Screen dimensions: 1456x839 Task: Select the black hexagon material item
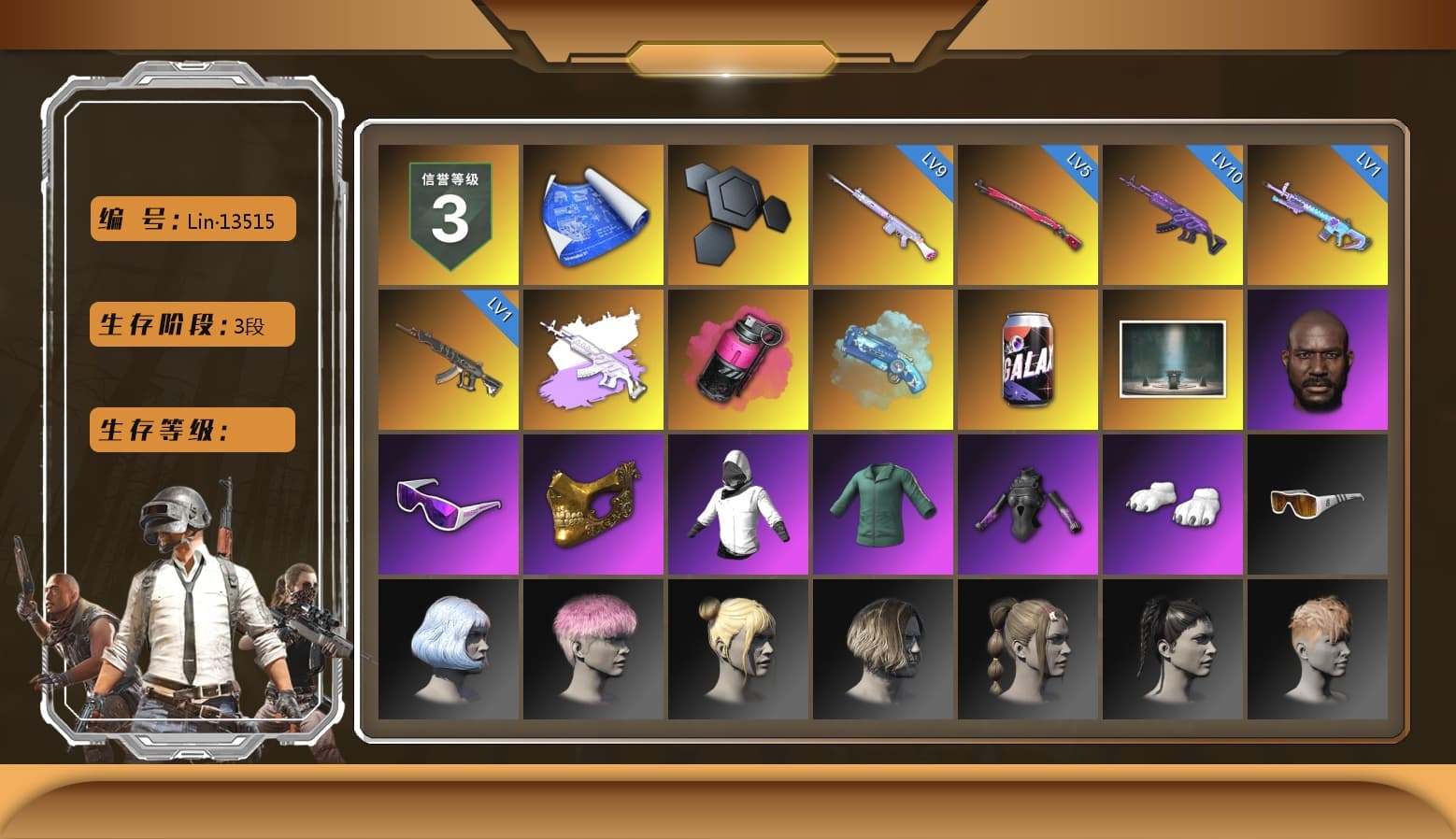738,213
